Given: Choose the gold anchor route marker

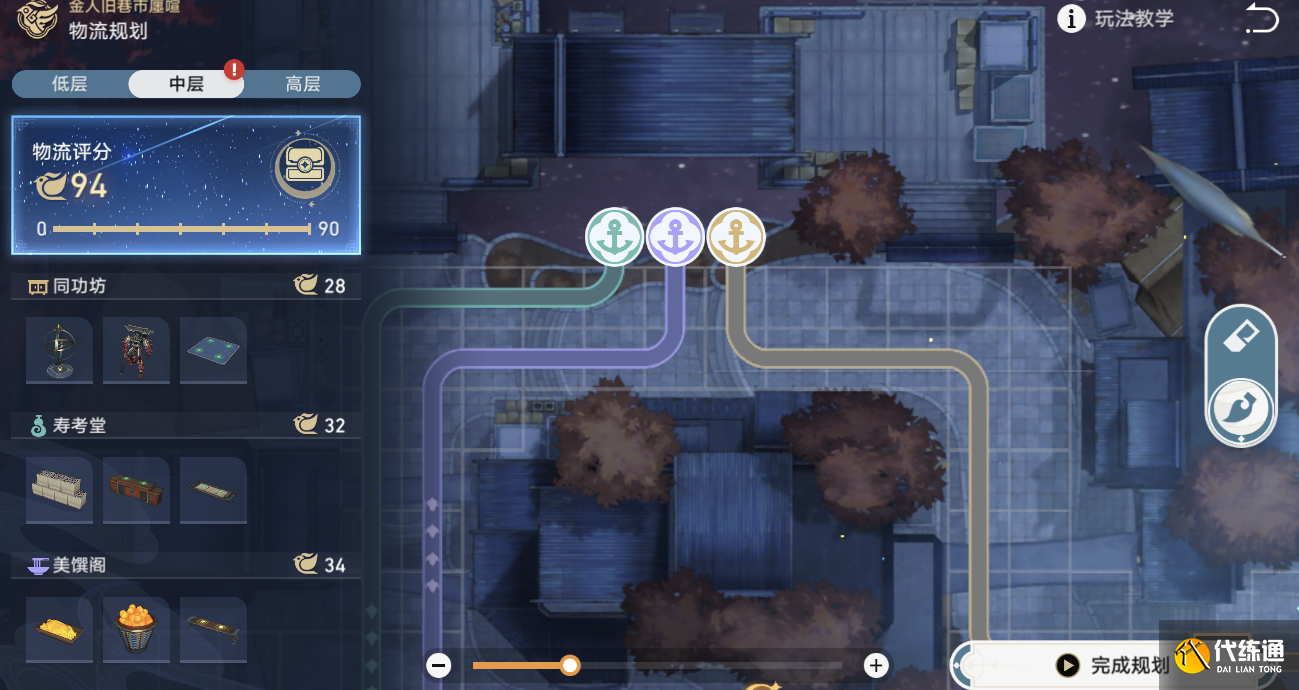Looking at the screenshot, I should click(736, 237).
